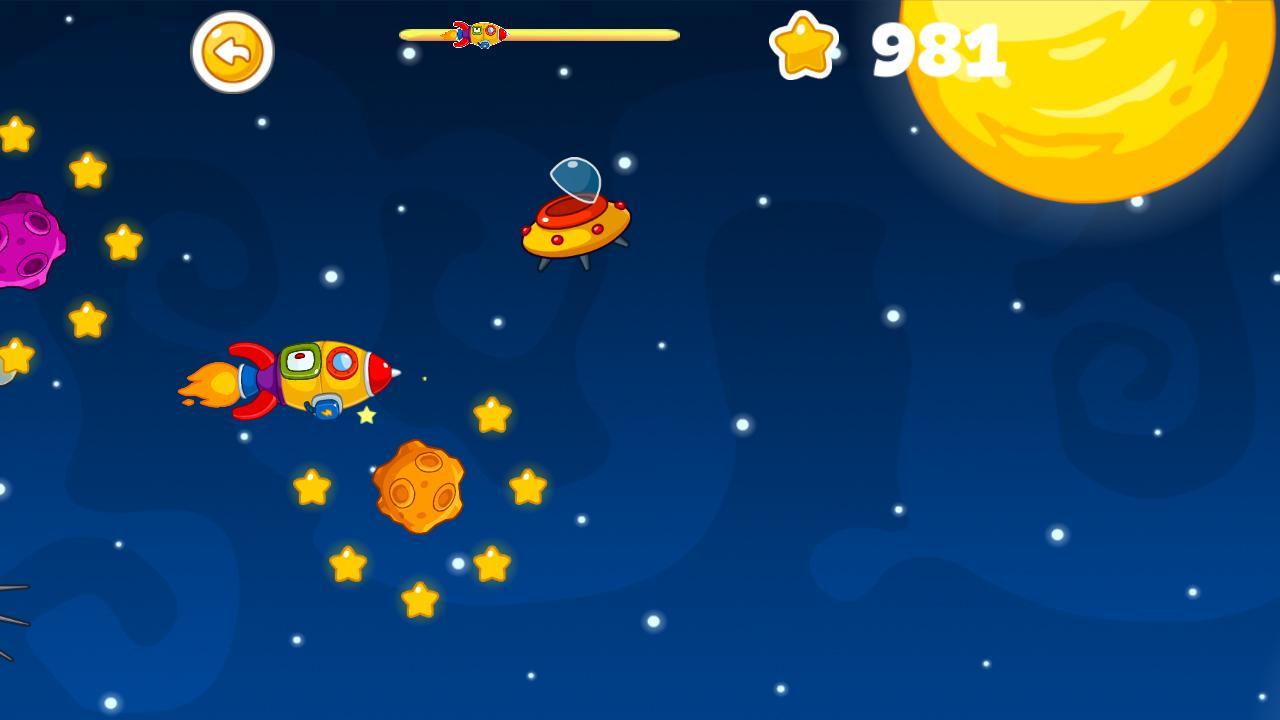Select the orange cratered asteroid
1280x720 pixels.
tap(420, 488)
